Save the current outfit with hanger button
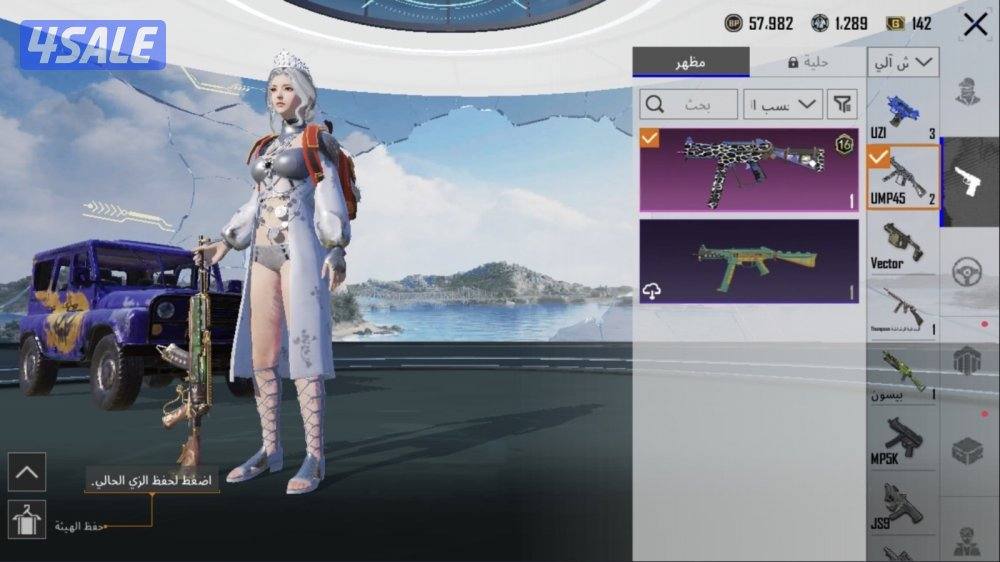 pyautogui.click(x=26, y=519)
